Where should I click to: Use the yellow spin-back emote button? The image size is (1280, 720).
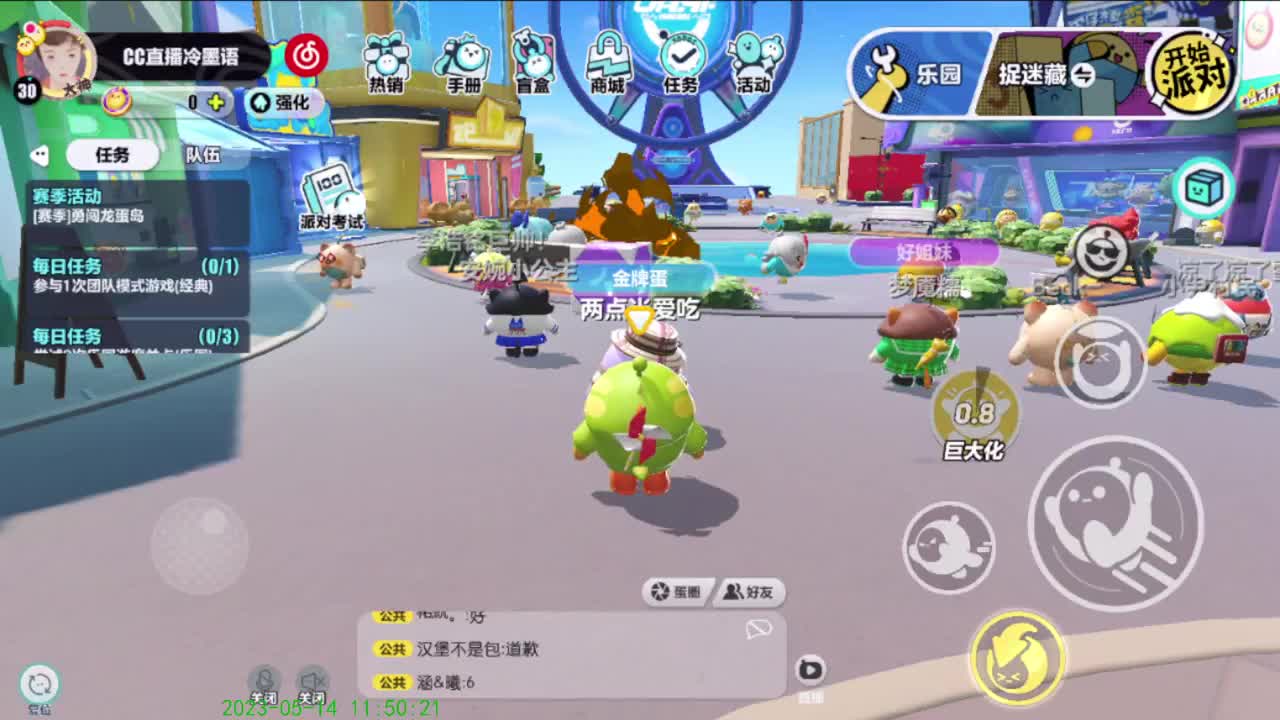[1016, 655]
